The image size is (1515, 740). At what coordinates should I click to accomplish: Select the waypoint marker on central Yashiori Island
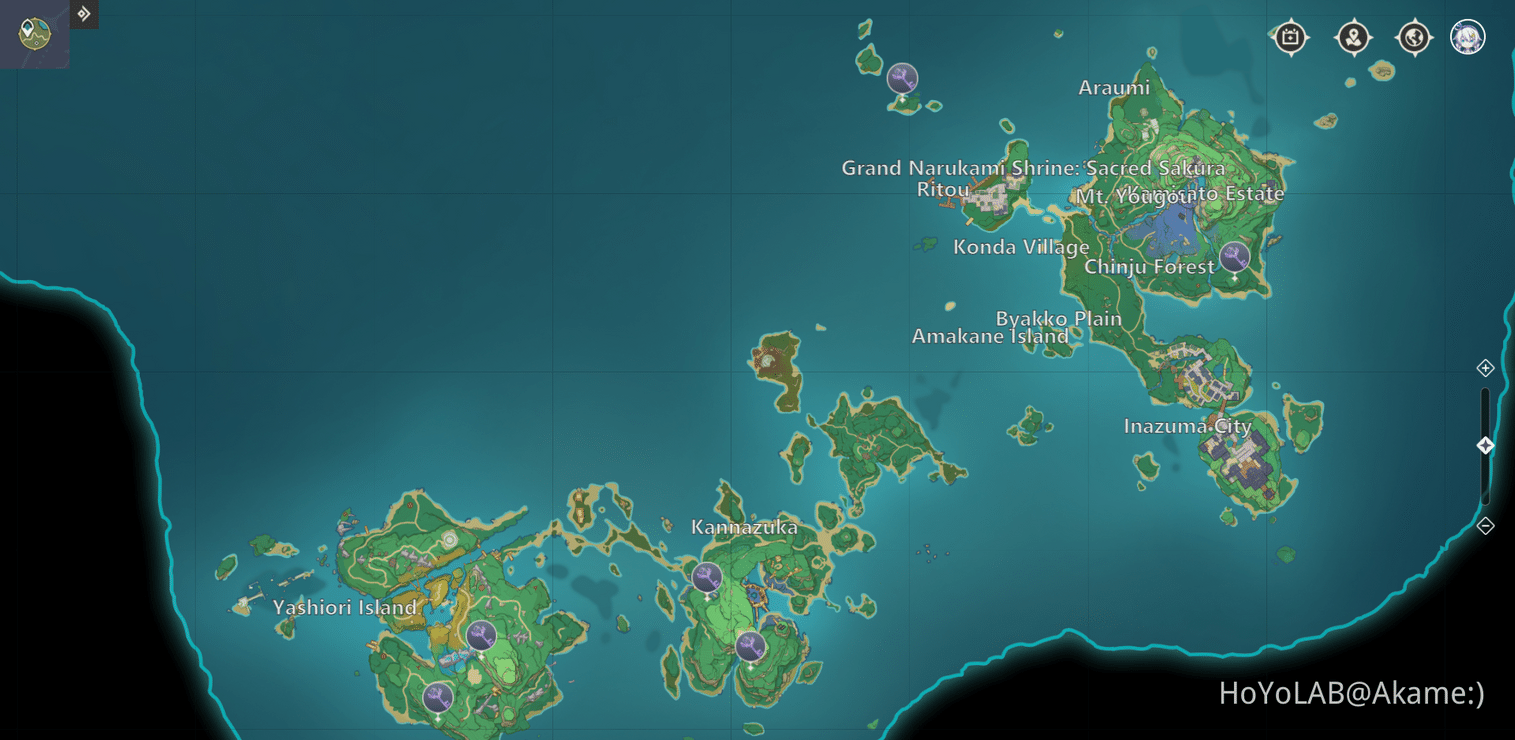click(483, 633)
